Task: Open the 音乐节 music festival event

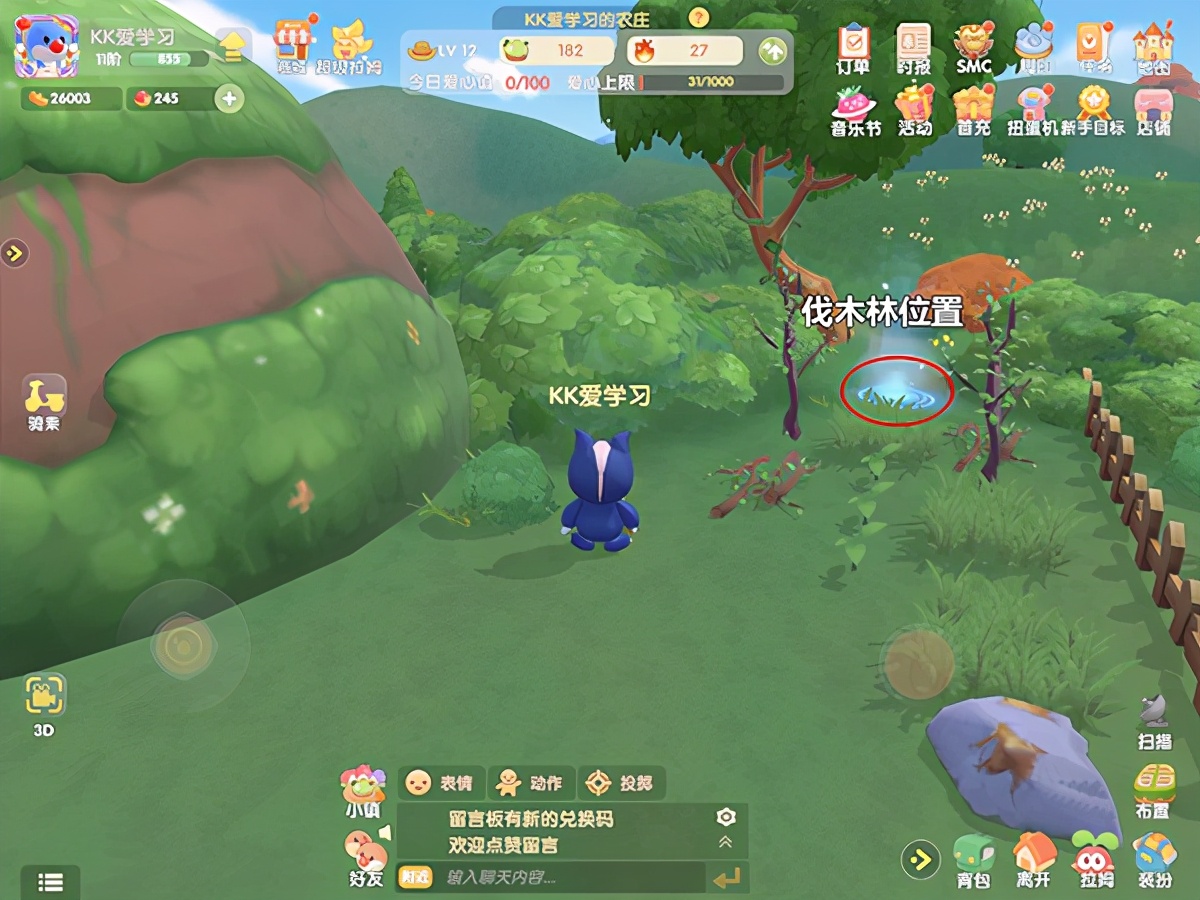Action: coord(855,108)
